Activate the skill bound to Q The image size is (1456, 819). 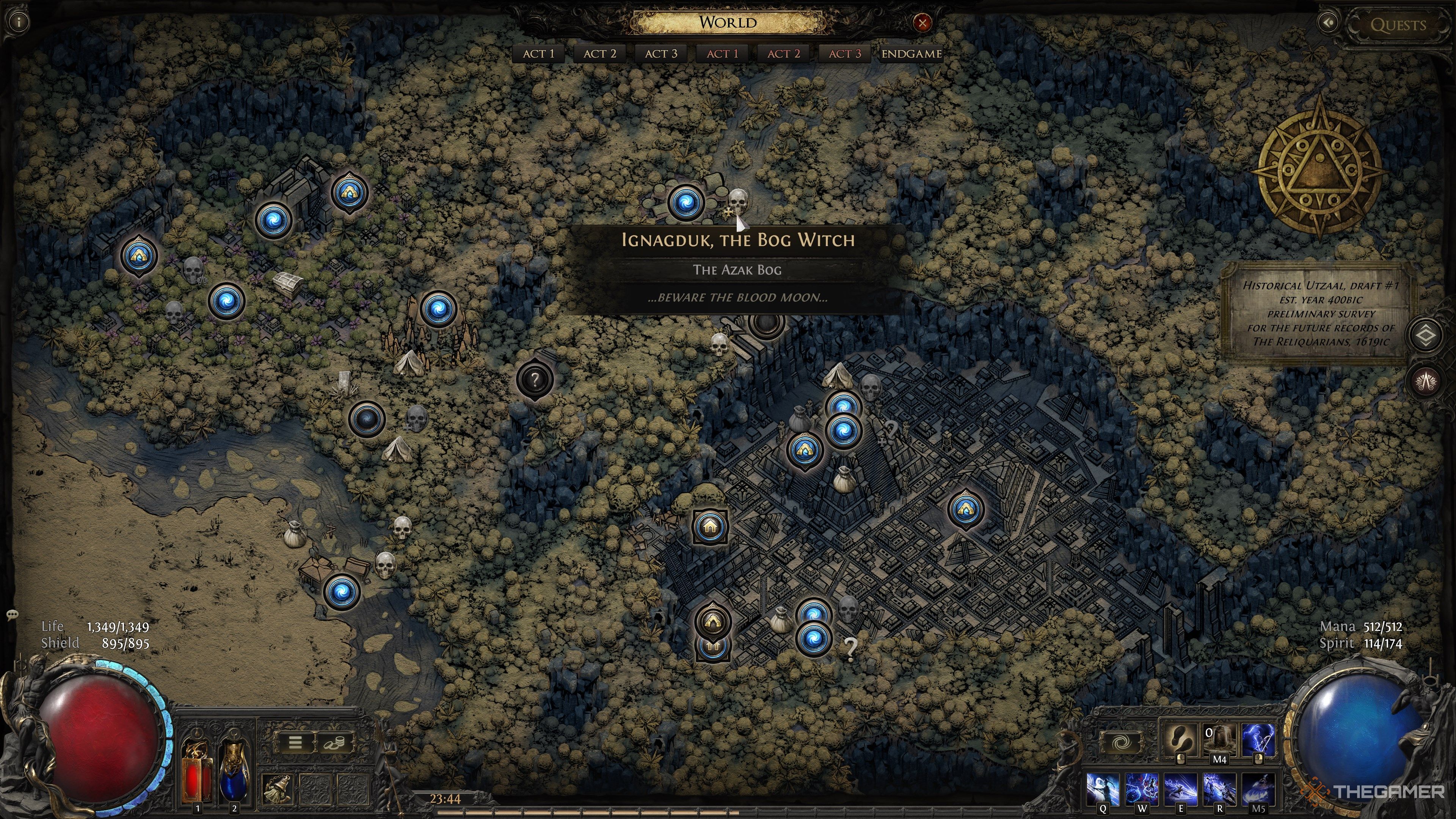(1103, 789)
